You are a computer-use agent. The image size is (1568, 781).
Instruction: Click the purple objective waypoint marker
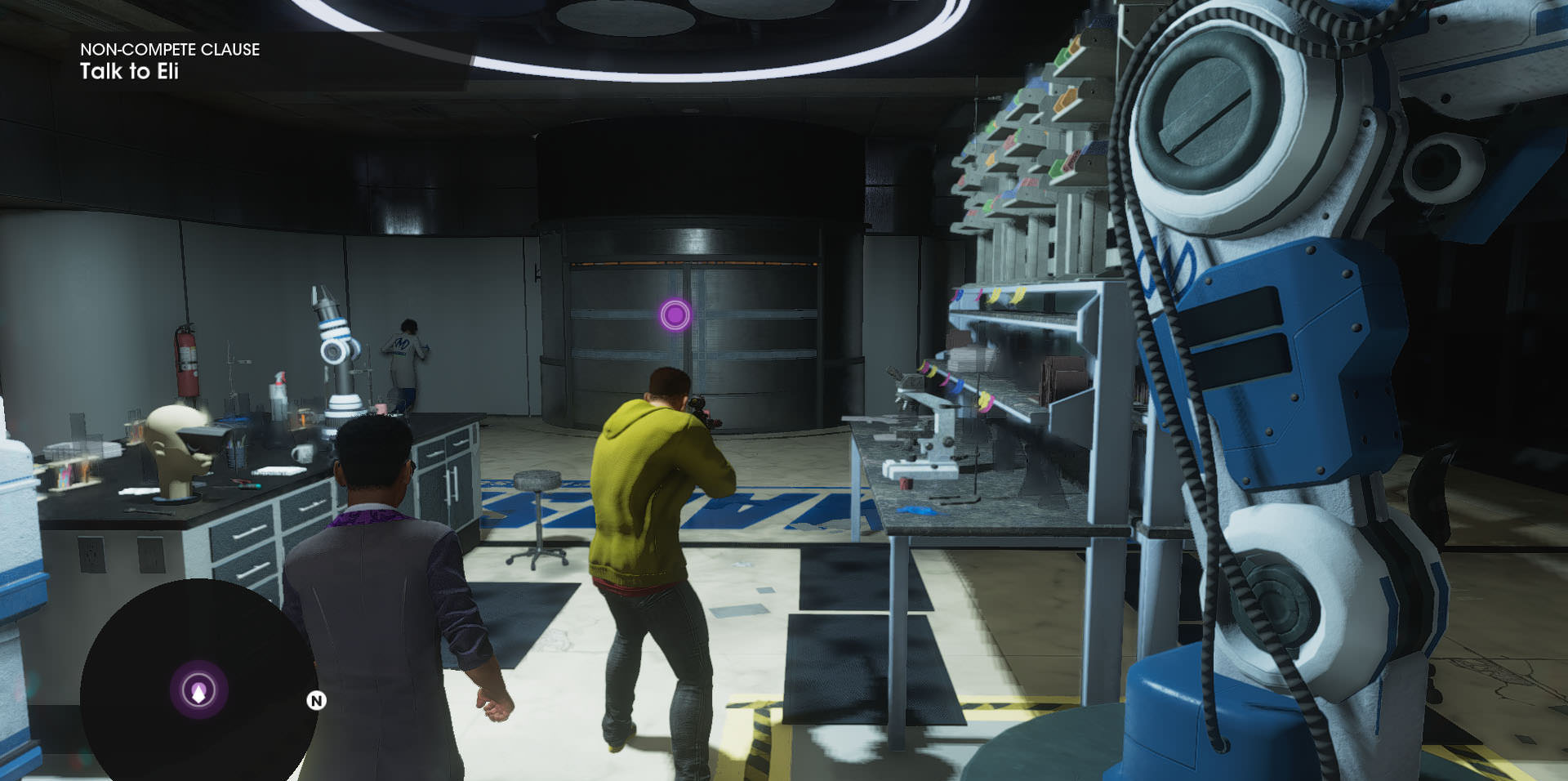coord(675,315)
